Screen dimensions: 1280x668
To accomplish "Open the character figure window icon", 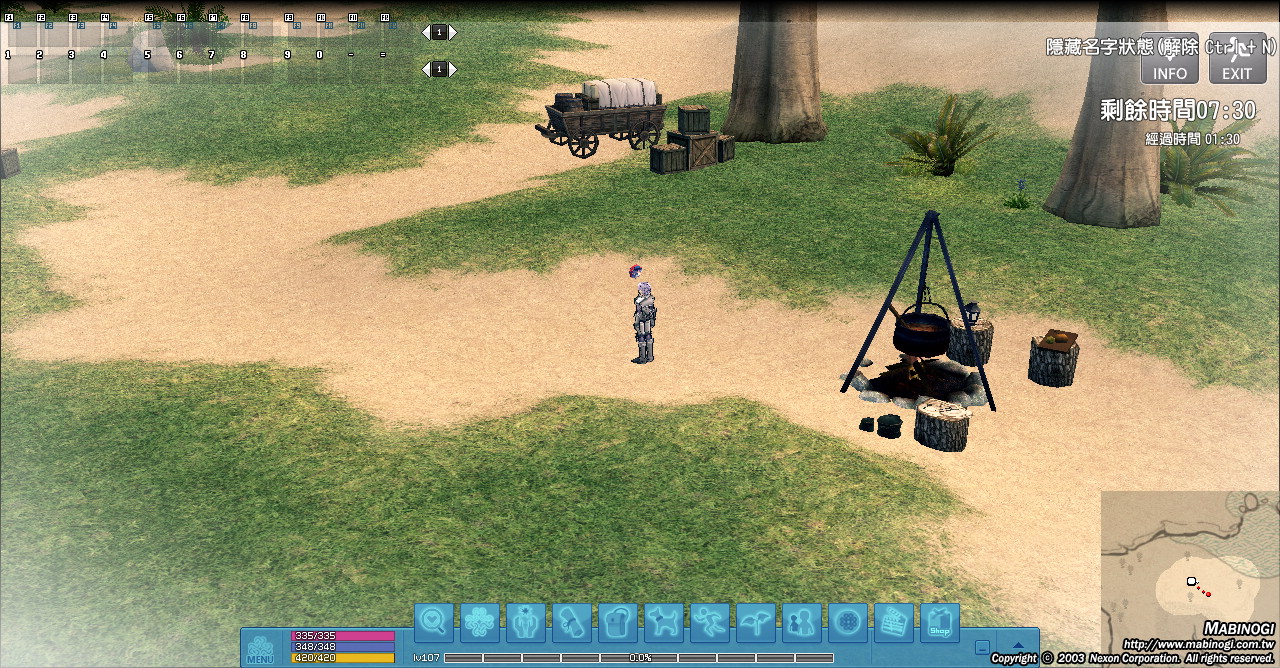I will pyautogui.click(x=526, y=622).
